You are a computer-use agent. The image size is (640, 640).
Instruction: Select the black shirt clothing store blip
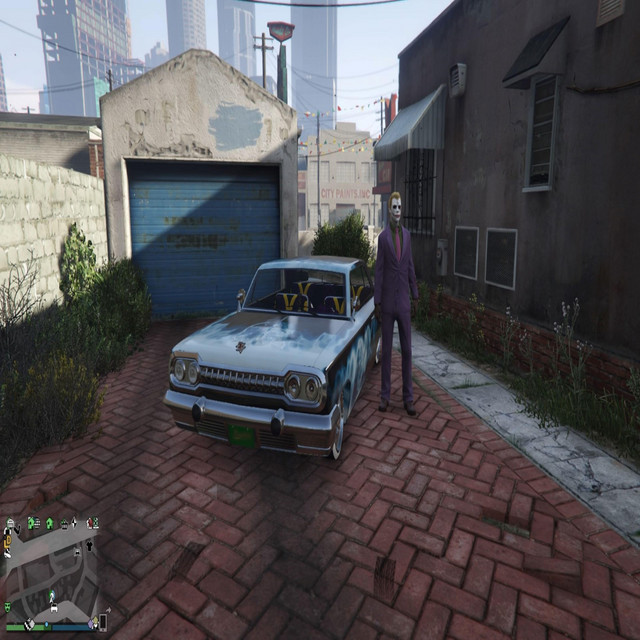click(x=89, y=546)
